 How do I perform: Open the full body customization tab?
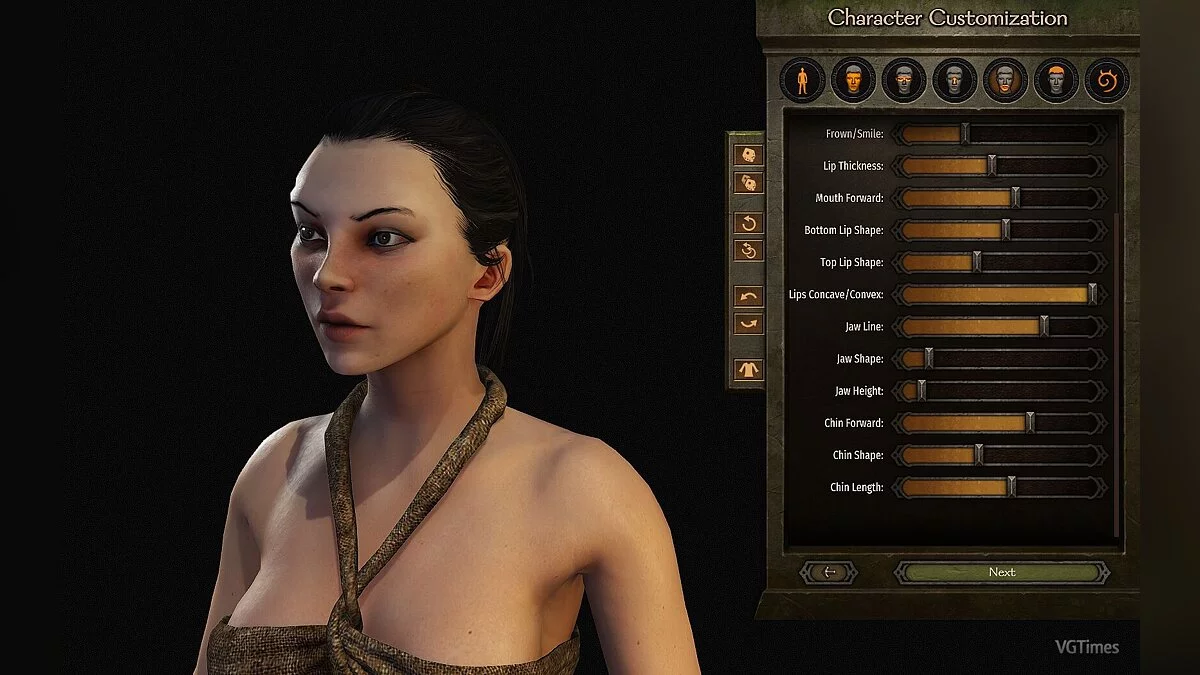coord(802,80)
